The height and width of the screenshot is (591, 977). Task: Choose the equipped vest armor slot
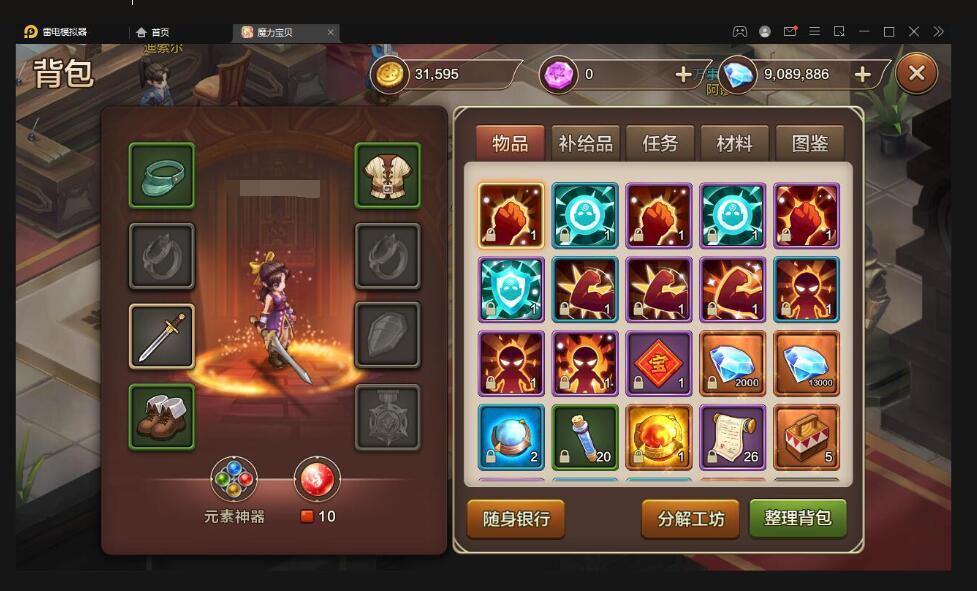click(x=388, y=175)
